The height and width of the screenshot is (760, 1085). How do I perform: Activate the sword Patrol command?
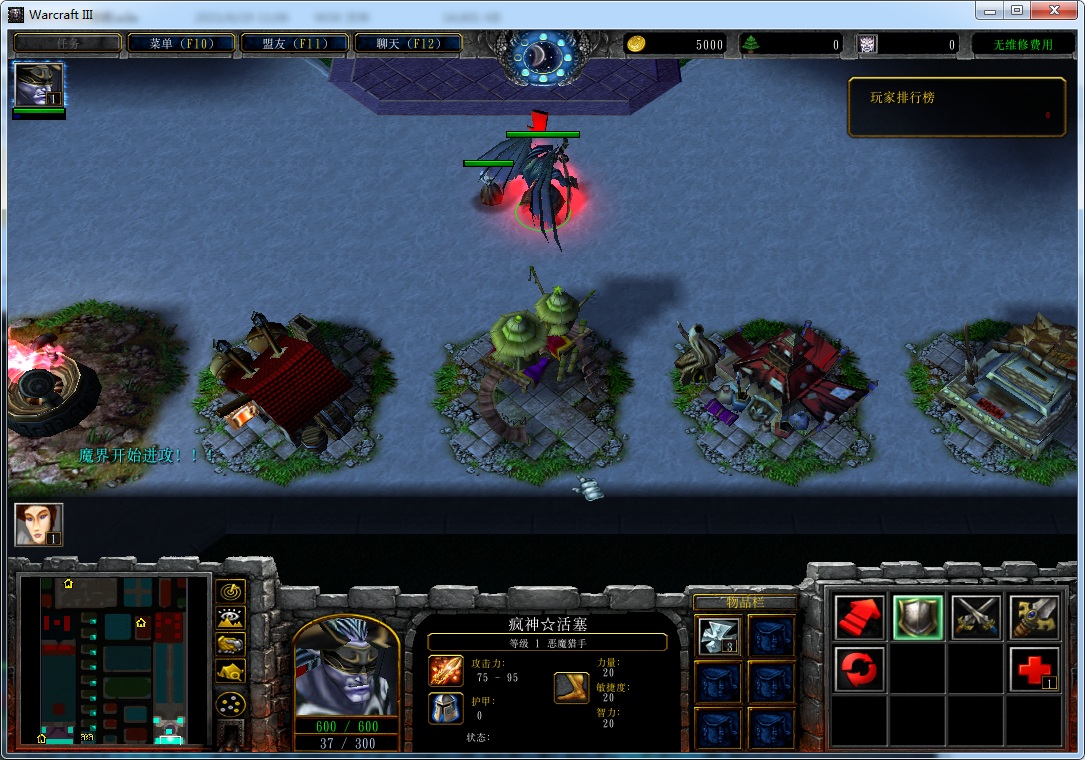[x=1034, y=617]
